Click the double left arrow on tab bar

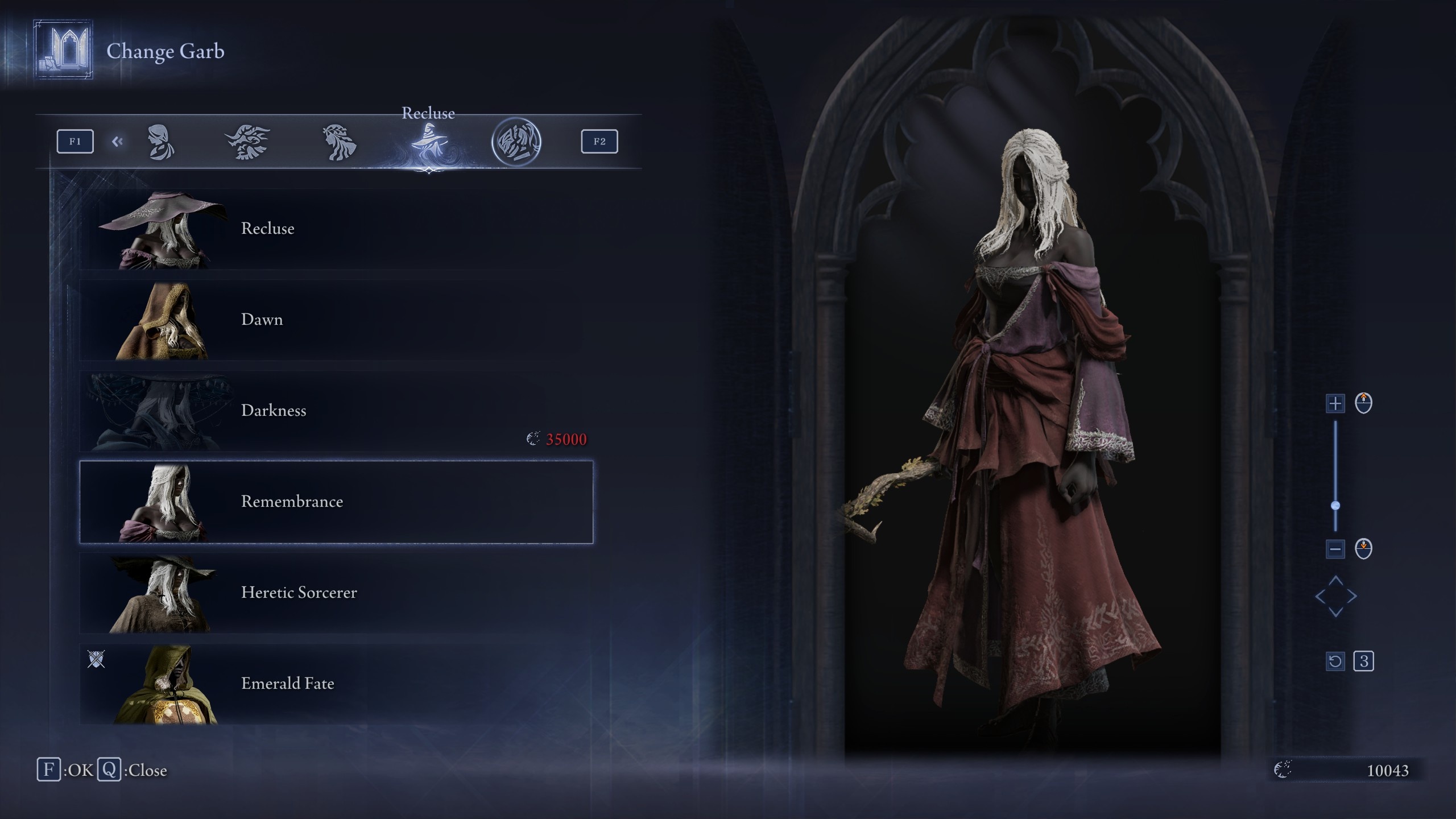click(118, 142)
